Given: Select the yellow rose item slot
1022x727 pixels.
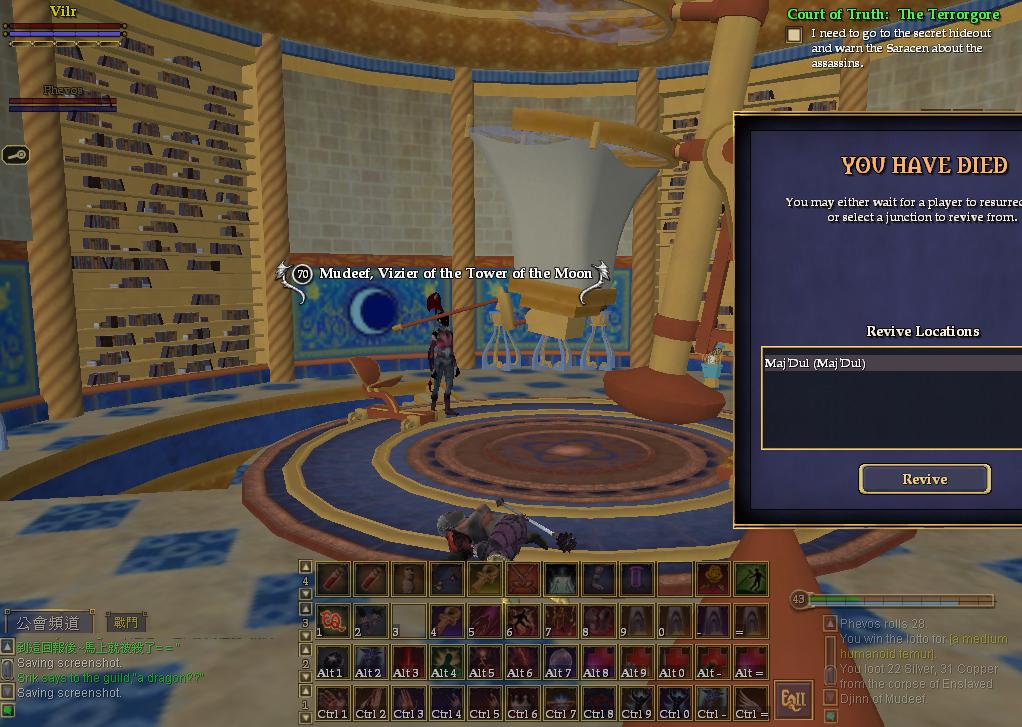Looking at the screenshot, I should [711, 578].
